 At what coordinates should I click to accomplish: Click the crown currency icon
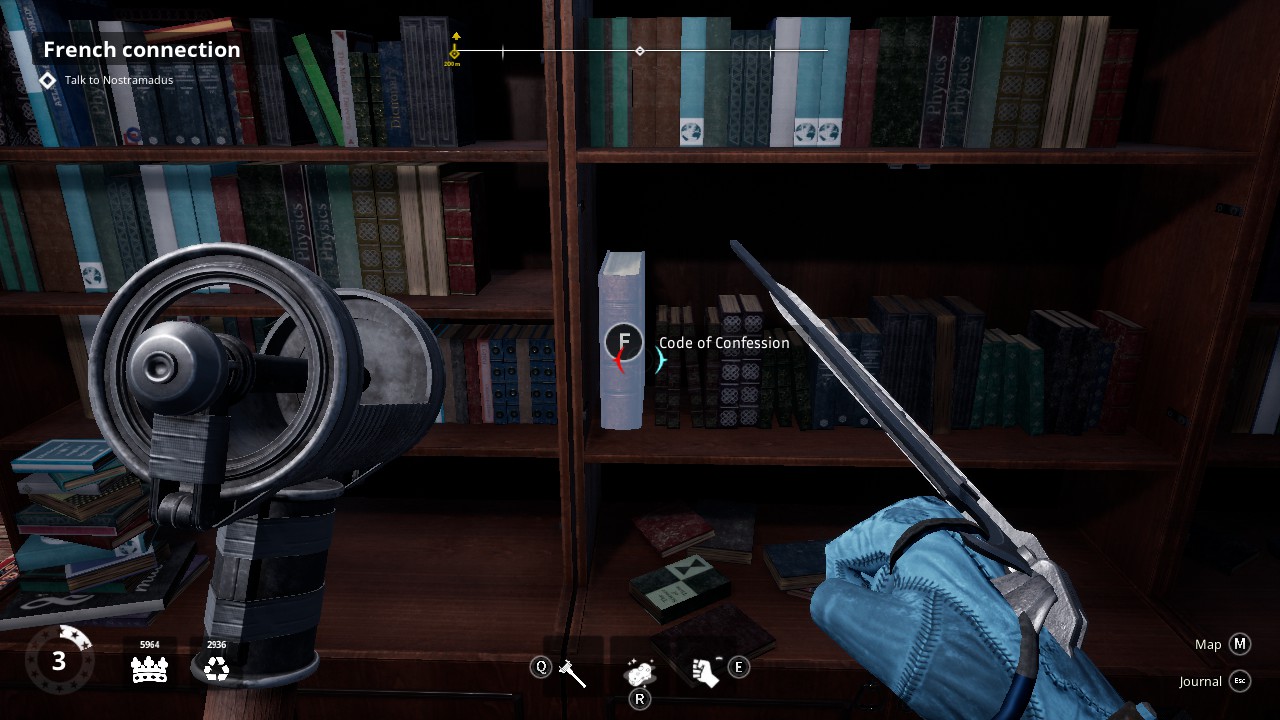click(149, 670)
